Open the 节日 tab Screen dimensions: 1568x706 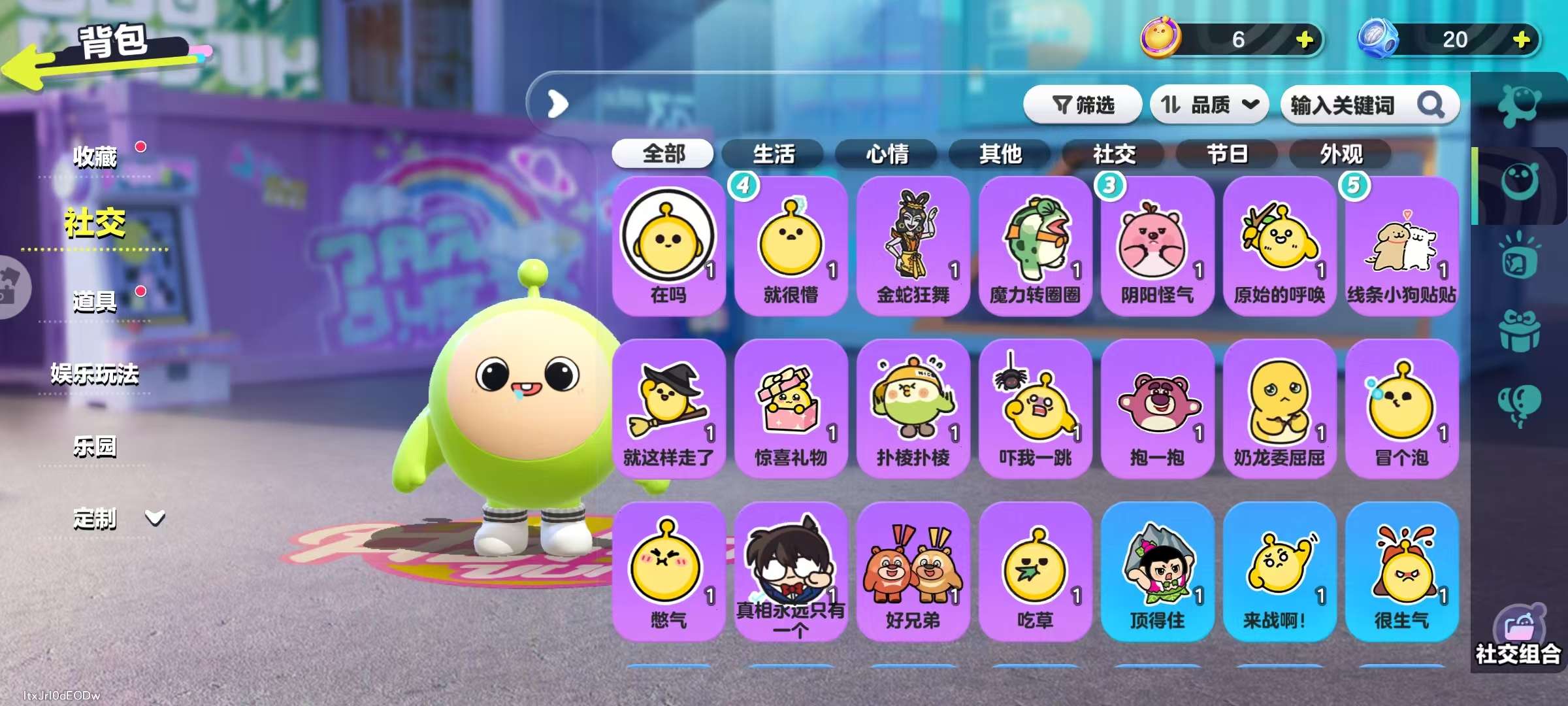pos(1228,154)
